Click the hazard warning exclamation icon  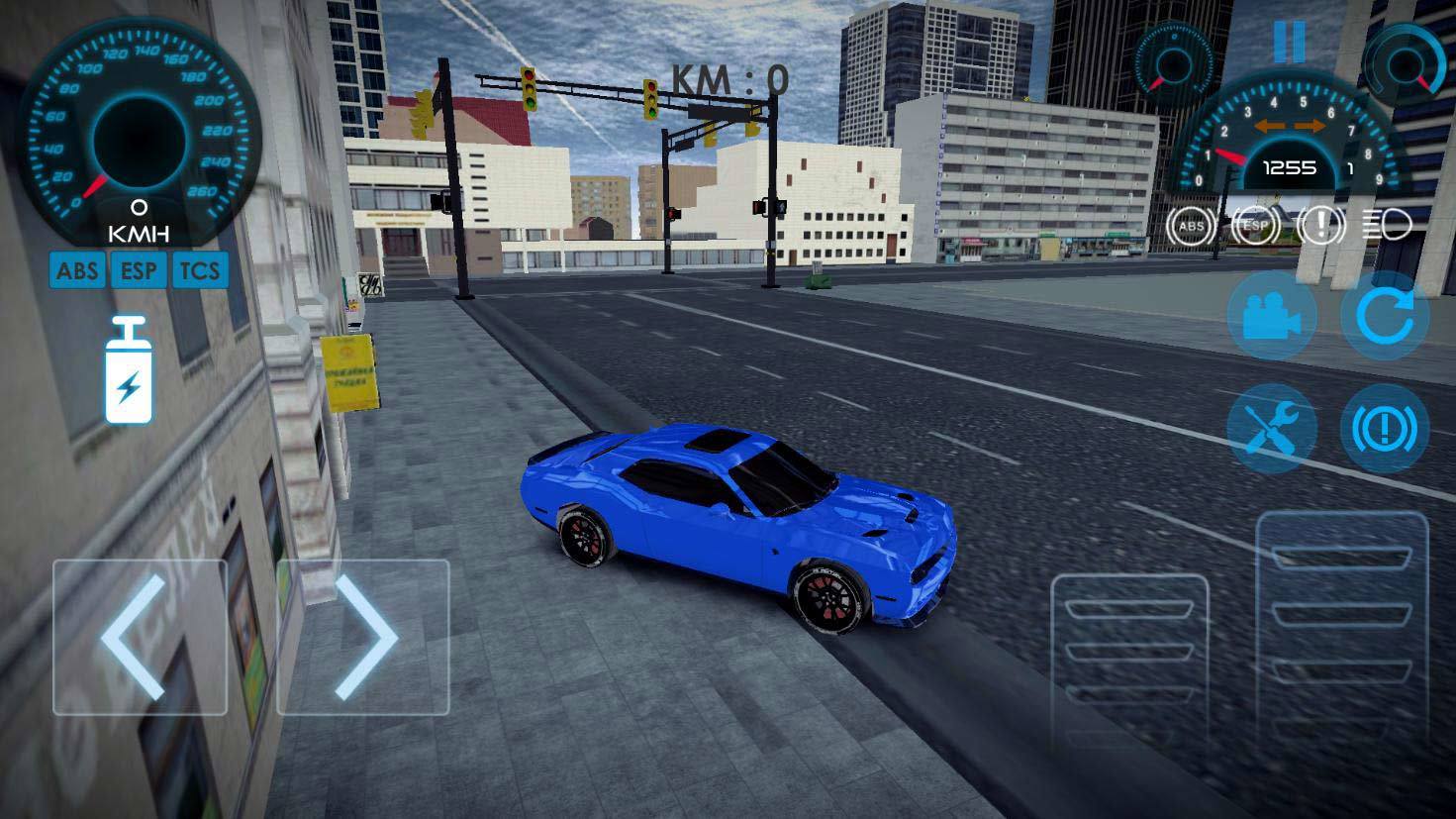(x=1320, y=226)
